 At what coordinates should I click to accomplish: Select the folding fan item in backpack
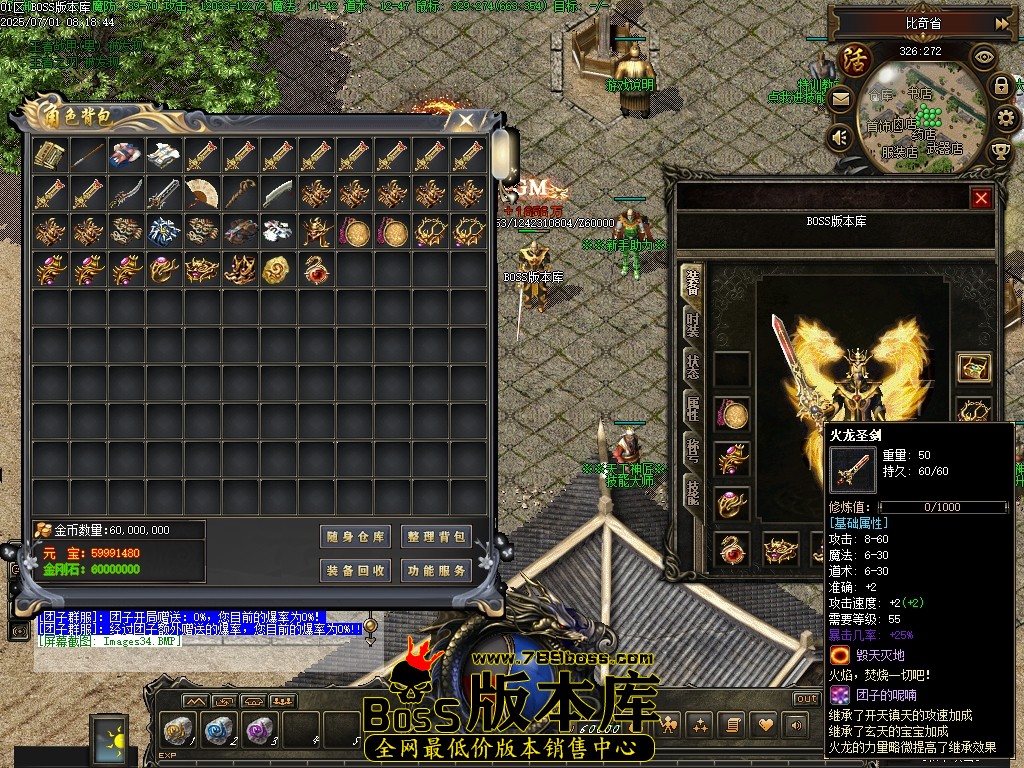(x=202, y=193)
